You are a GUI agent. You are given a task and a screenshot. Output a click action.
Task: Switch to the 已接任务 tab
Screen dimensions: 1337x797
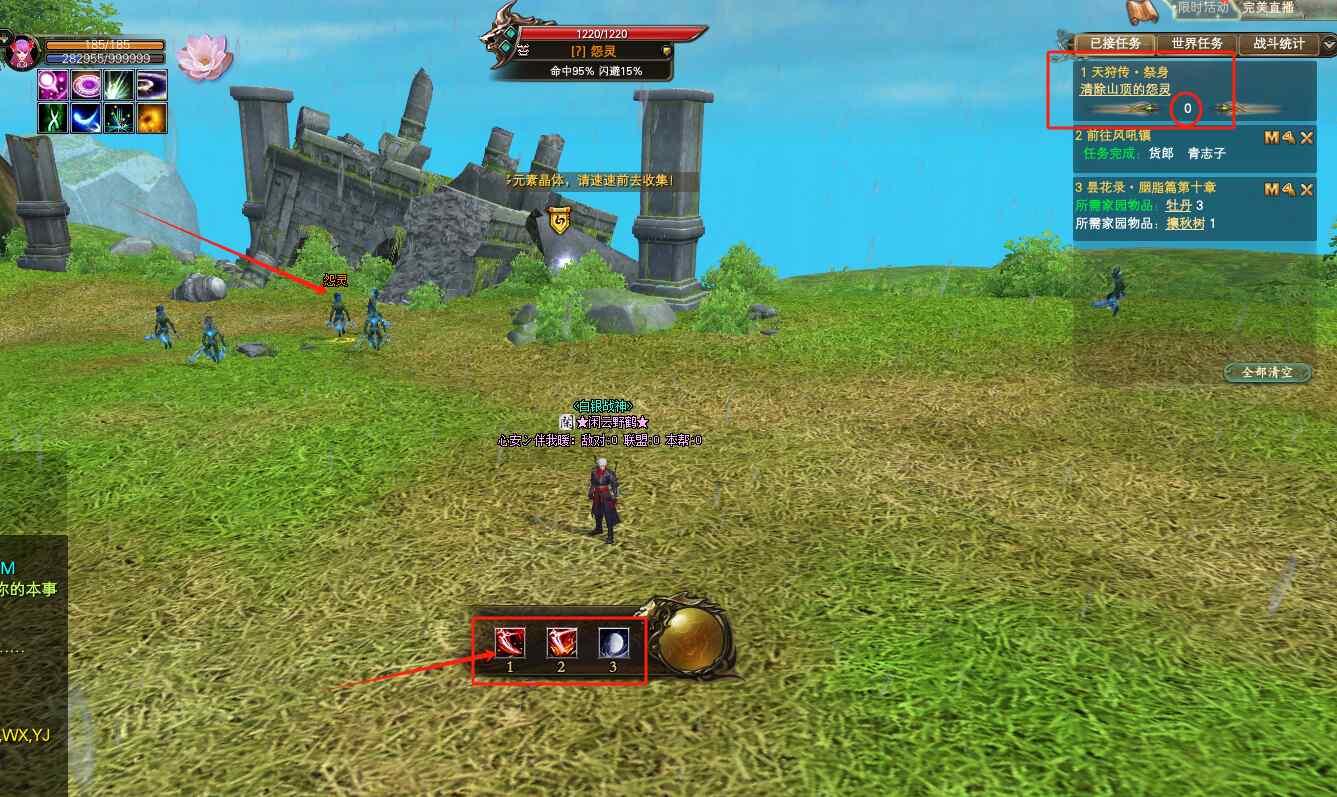coord(1115,44)
